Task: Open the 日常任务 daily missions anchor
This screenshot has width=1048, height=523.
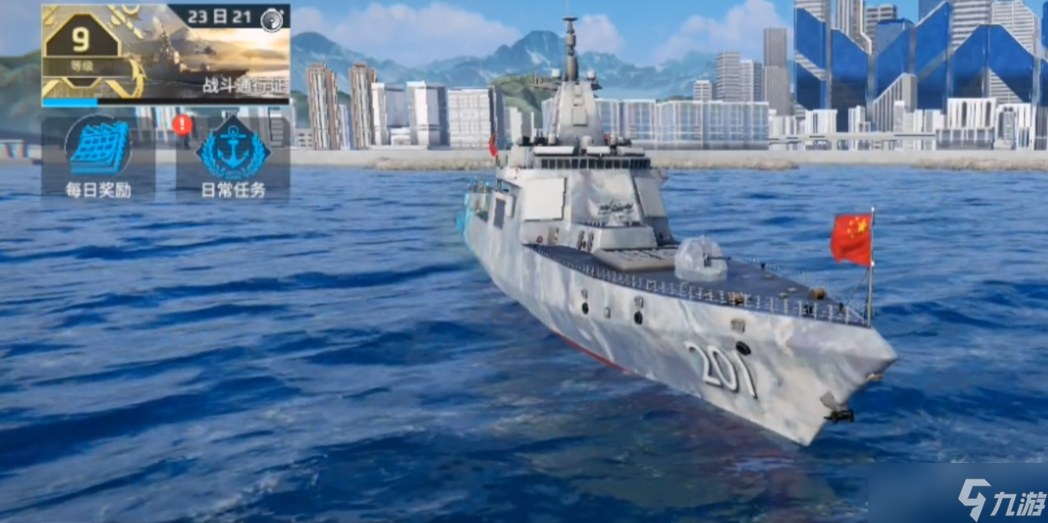Action: 233,157
